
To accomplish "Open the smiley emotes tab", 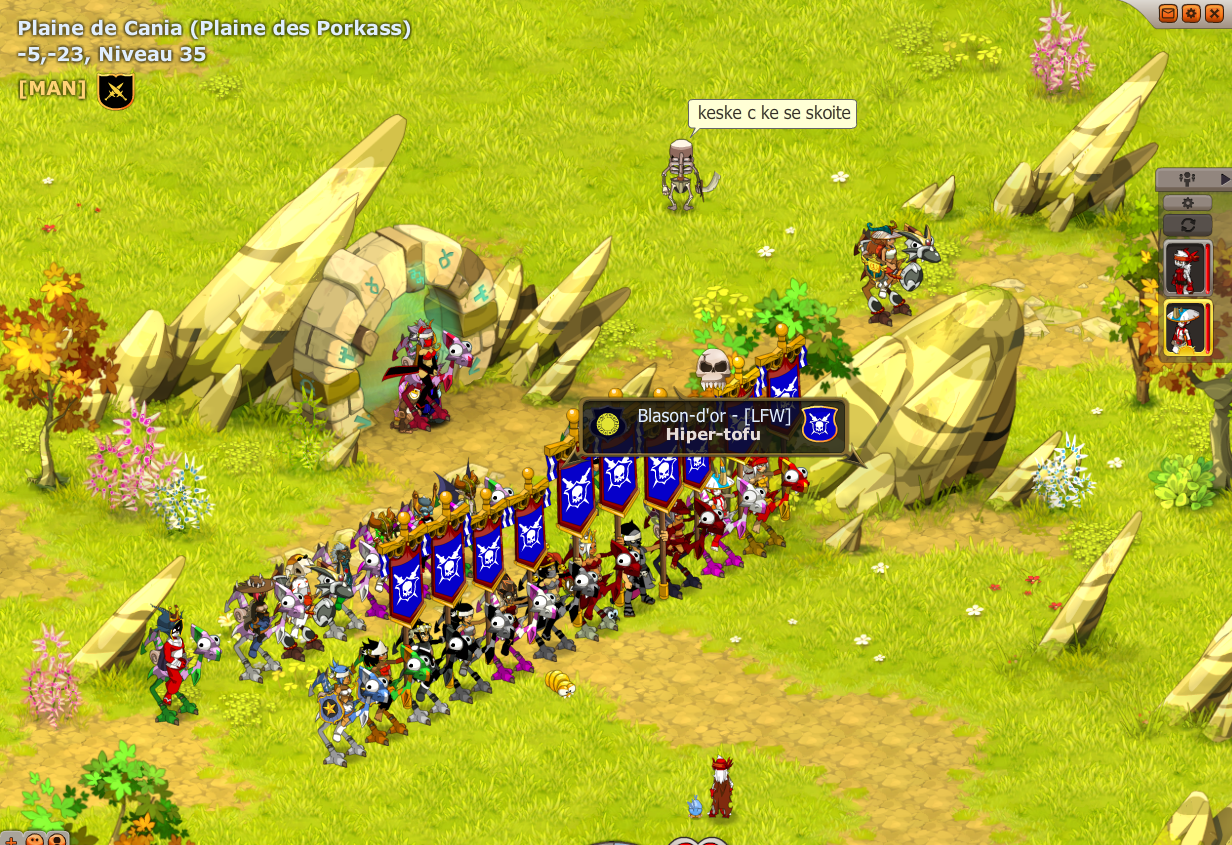I will [x=35, y=839].
